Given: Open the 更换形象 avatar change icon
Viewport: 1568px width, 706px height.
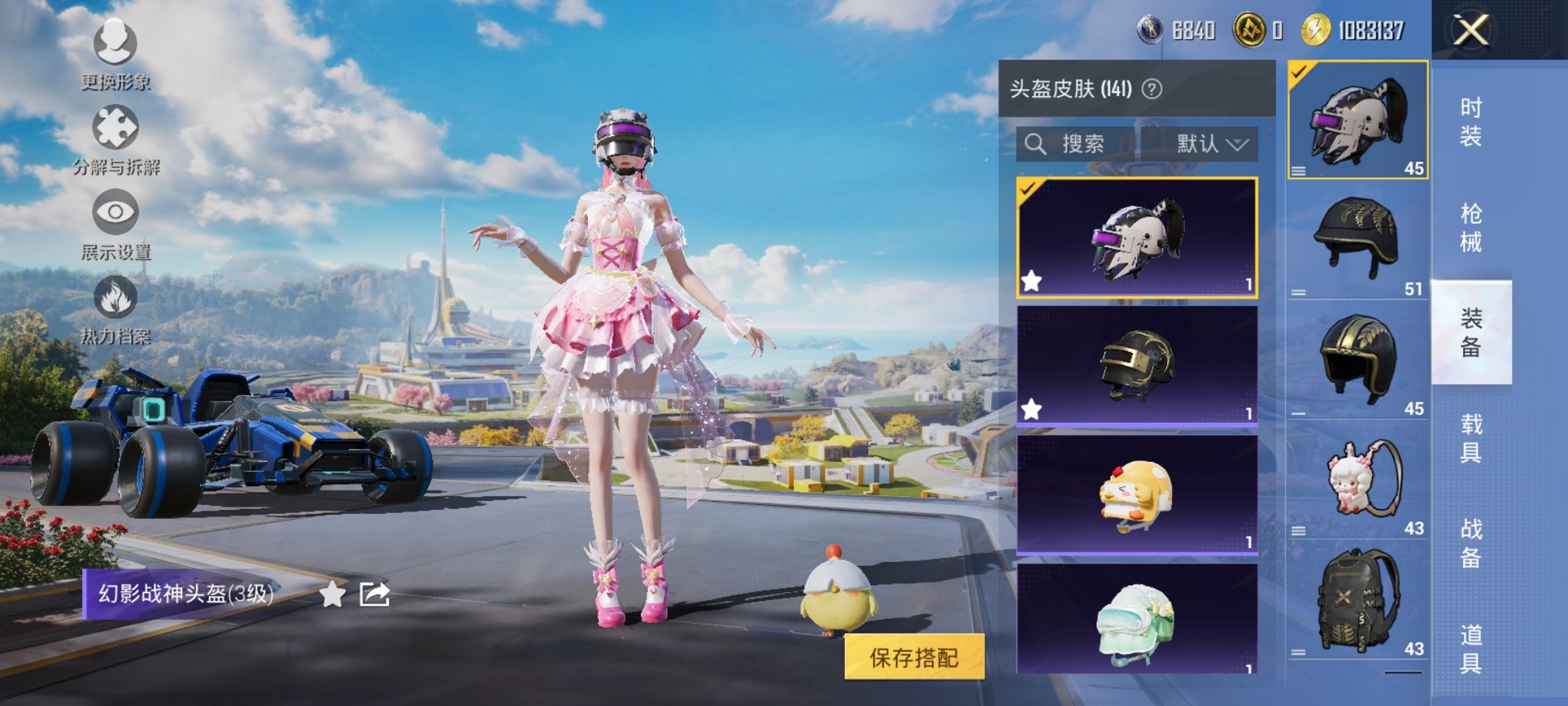Looking at the screenshot, I should 114,43.
